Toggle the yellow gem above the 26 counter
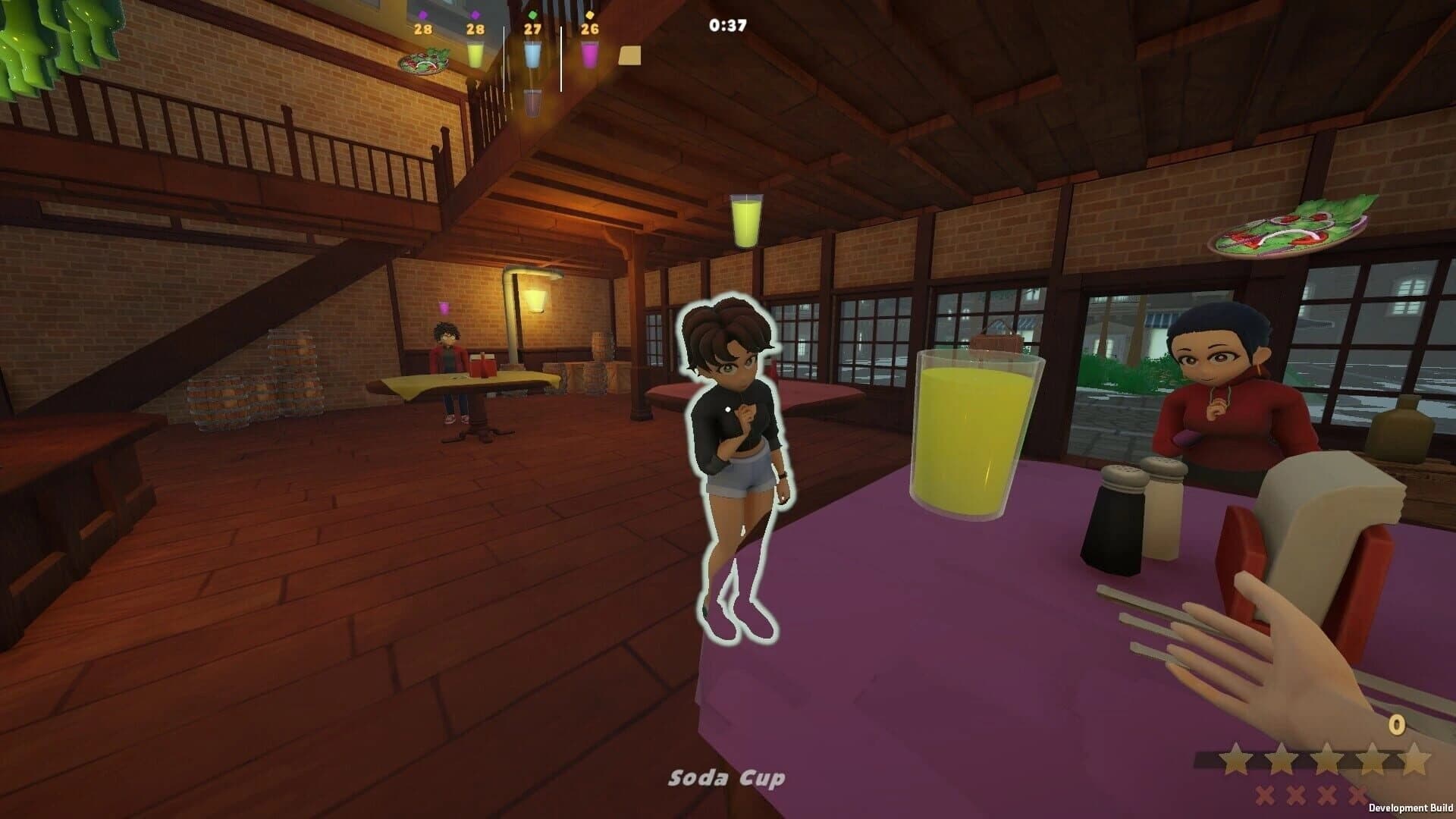The height and width of the screenshot is (819, 1456). point(590,15)
